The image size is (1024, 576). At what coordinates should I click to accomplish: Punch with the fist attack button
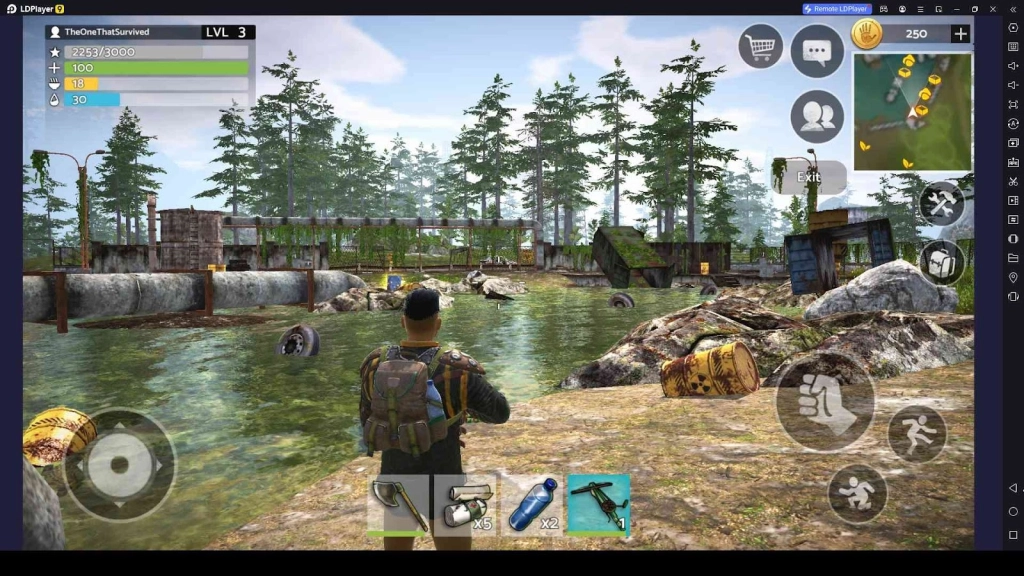tap(825, 401)
